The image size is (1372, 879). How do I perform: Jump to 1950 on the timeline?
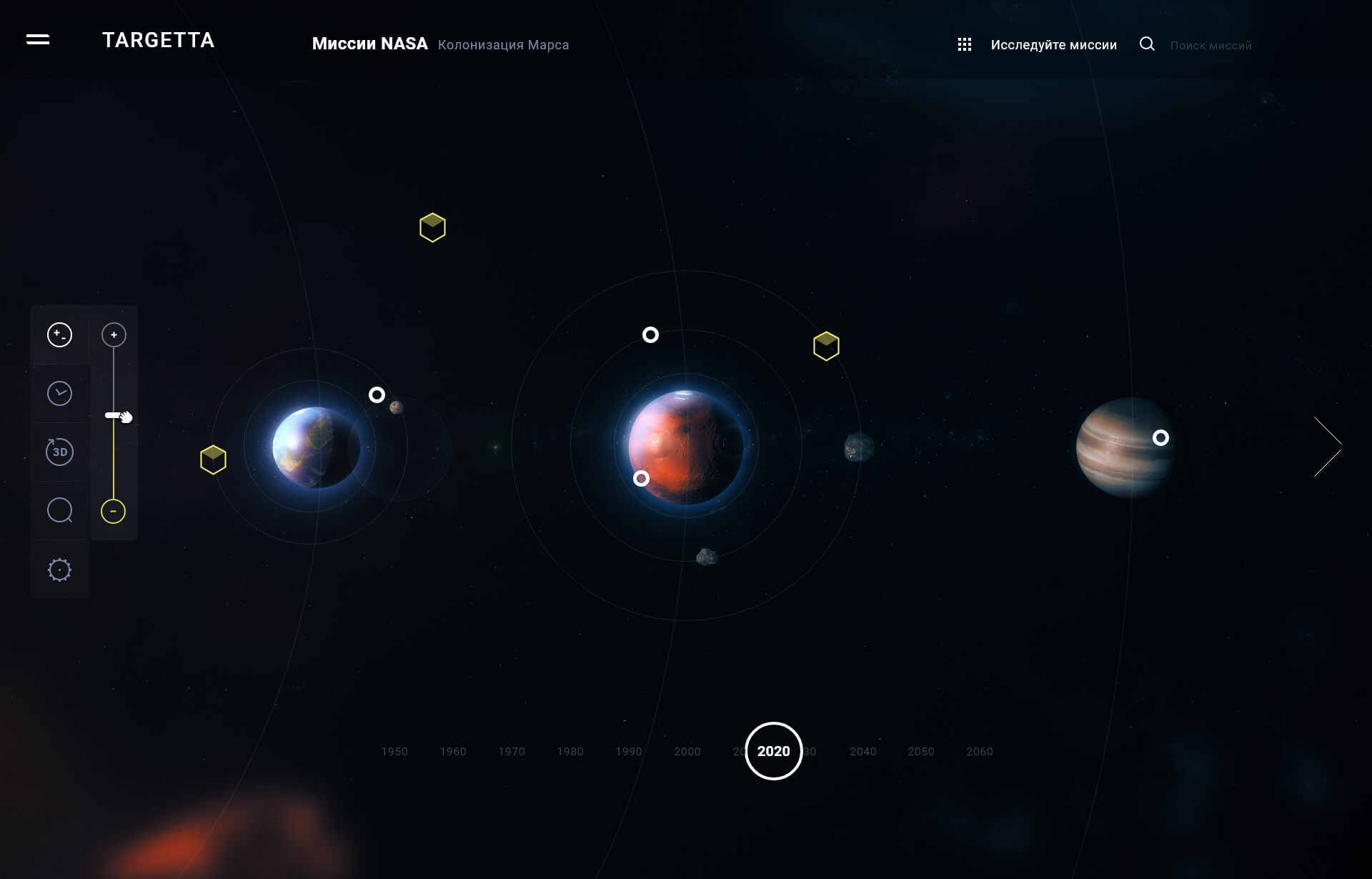(x=394, y=752)
